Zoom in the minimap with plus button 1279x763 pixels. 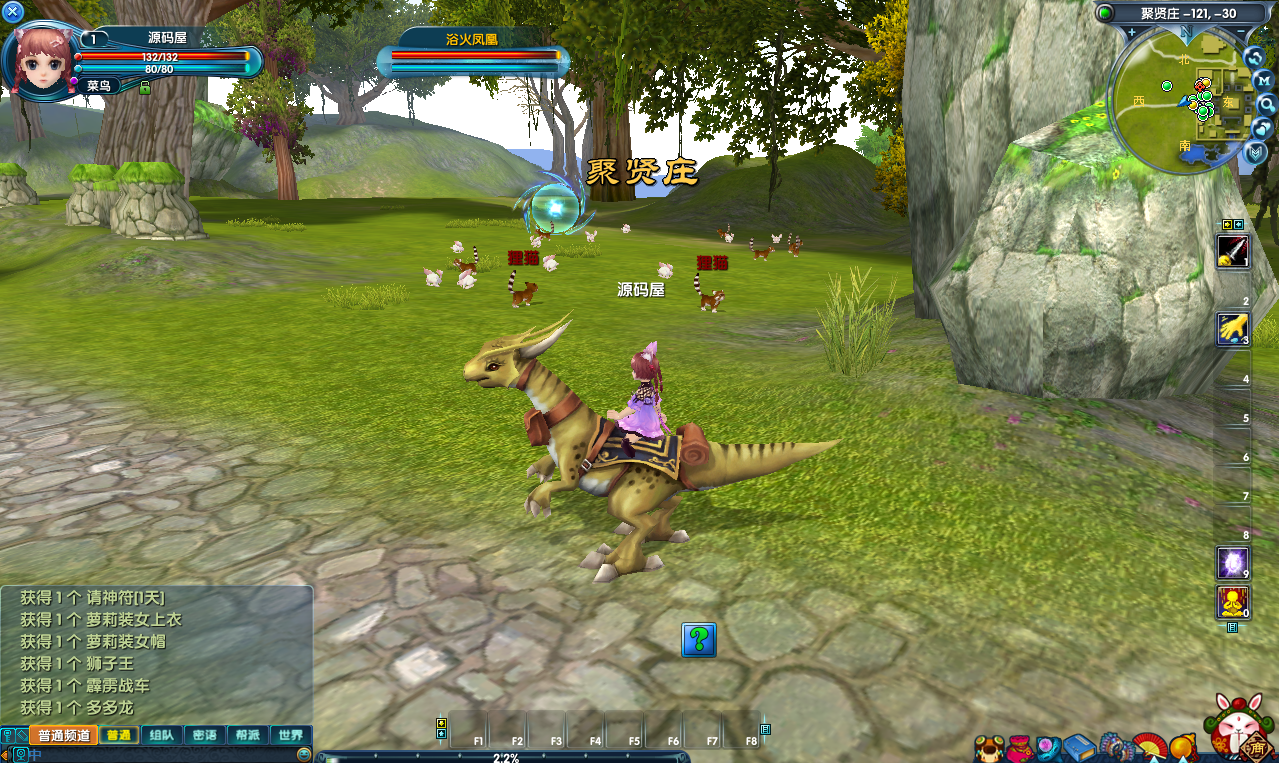pos(1131,32)
